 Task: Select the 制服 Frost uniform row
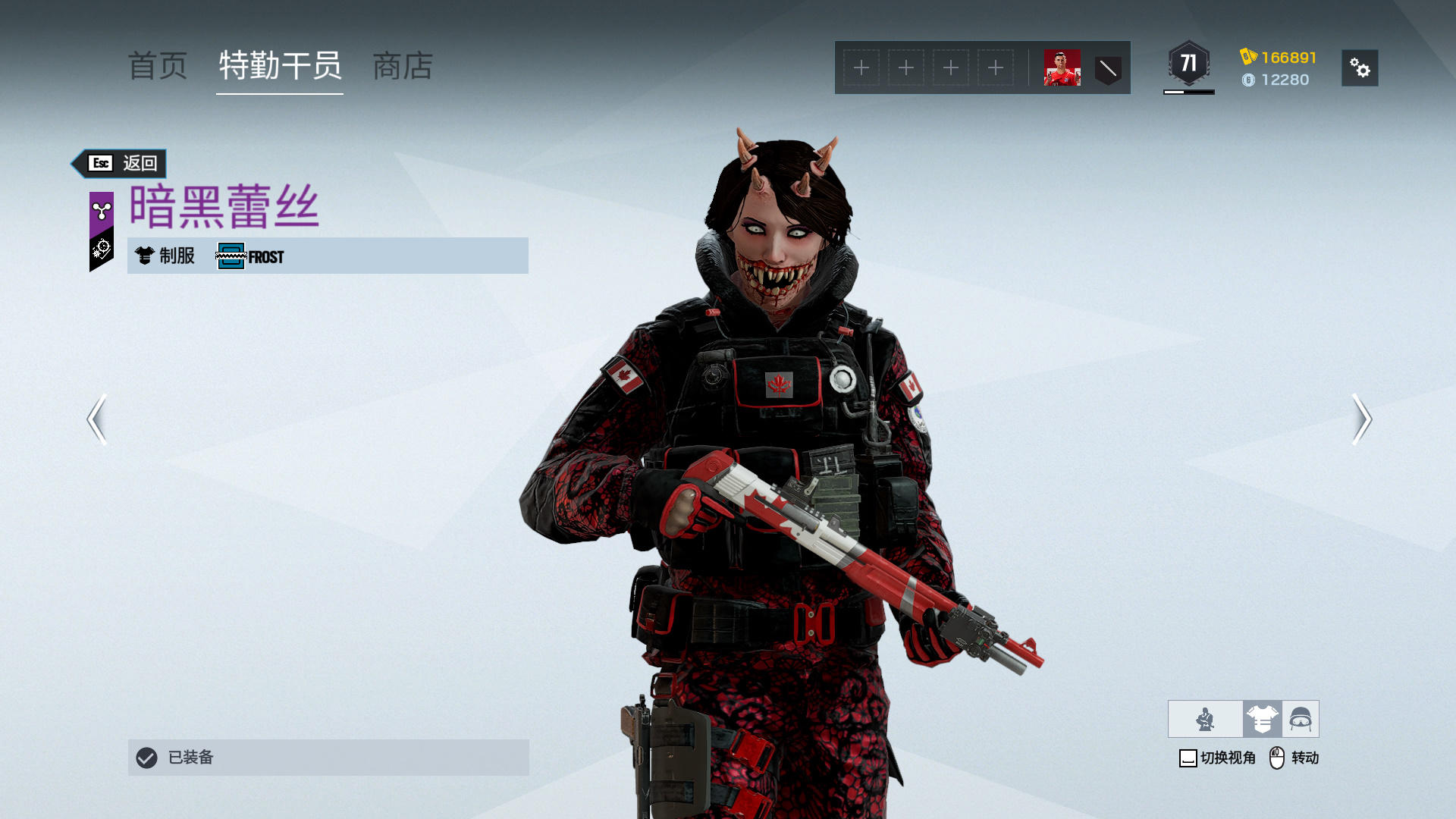(x=328, y=256)
